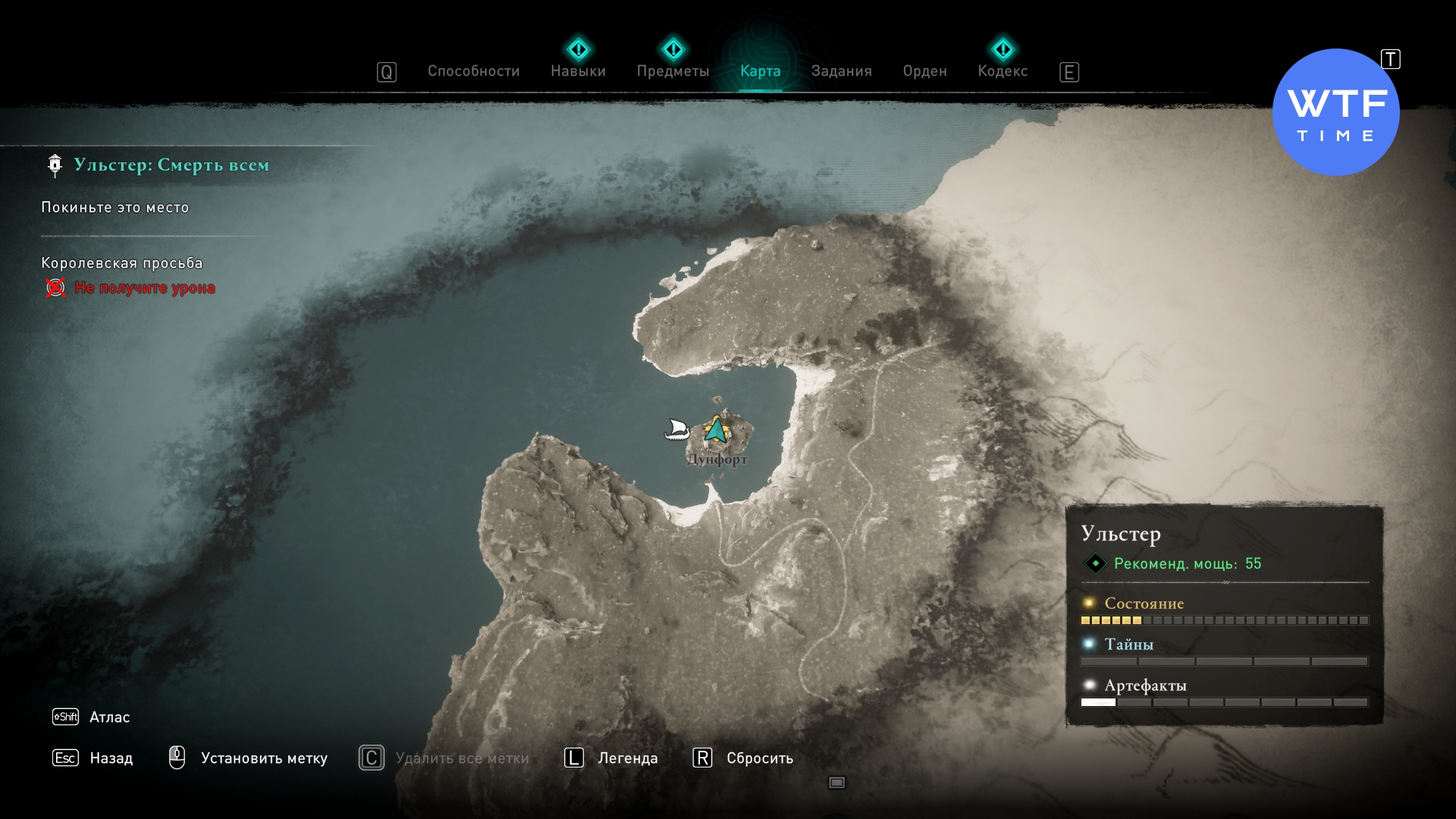This screenshot has height=819, width=1456.
Task: Switch to the Орден tab
Action: click(924, 71)
